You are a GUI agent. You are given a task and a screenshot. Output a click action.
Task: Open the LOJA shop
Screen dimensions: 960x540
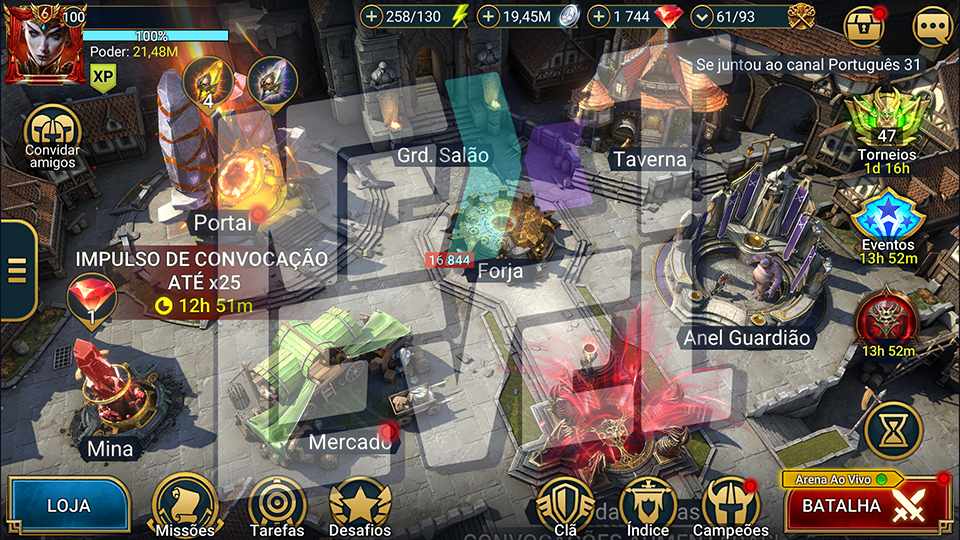pos(68,505)
